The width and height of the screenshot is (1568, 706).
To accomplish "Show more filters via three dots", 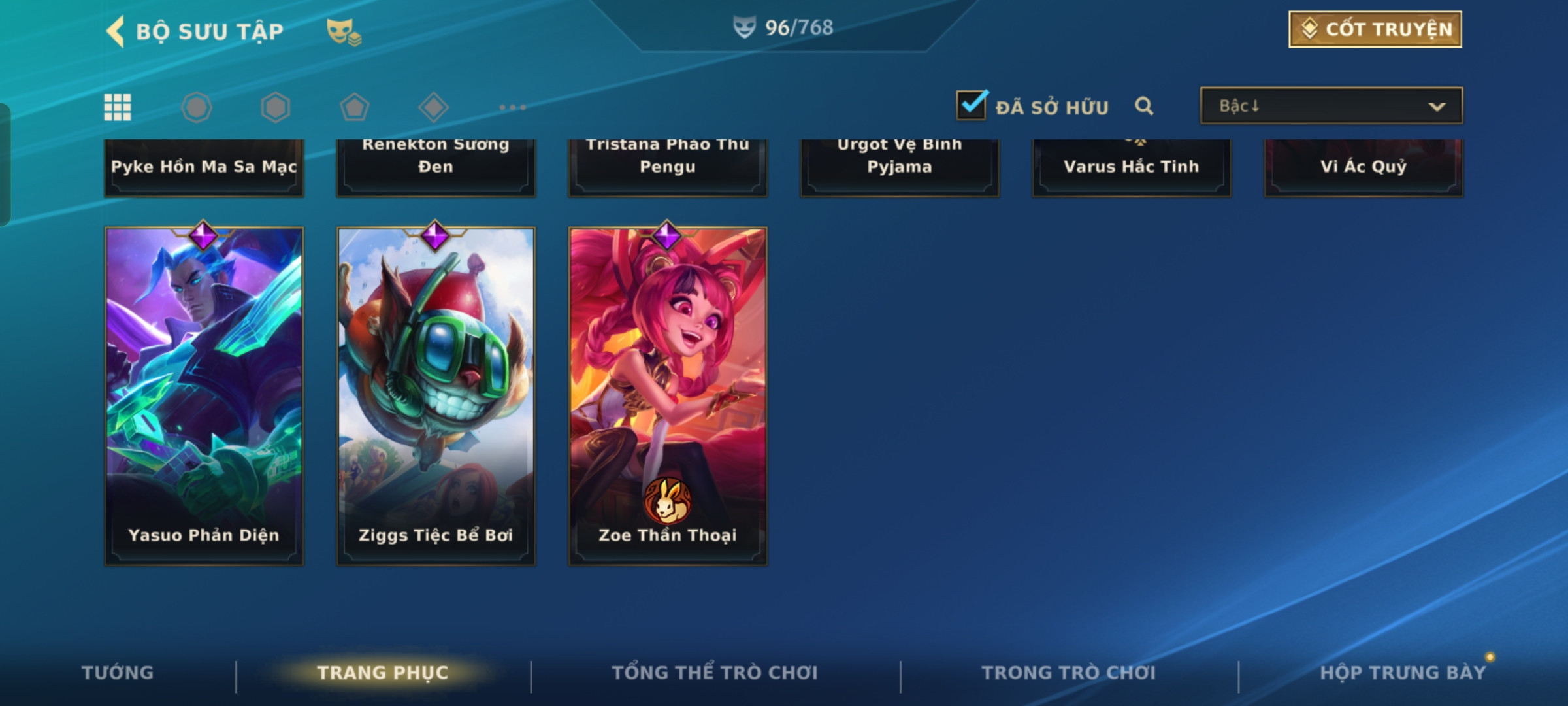I will coord(512,107).
